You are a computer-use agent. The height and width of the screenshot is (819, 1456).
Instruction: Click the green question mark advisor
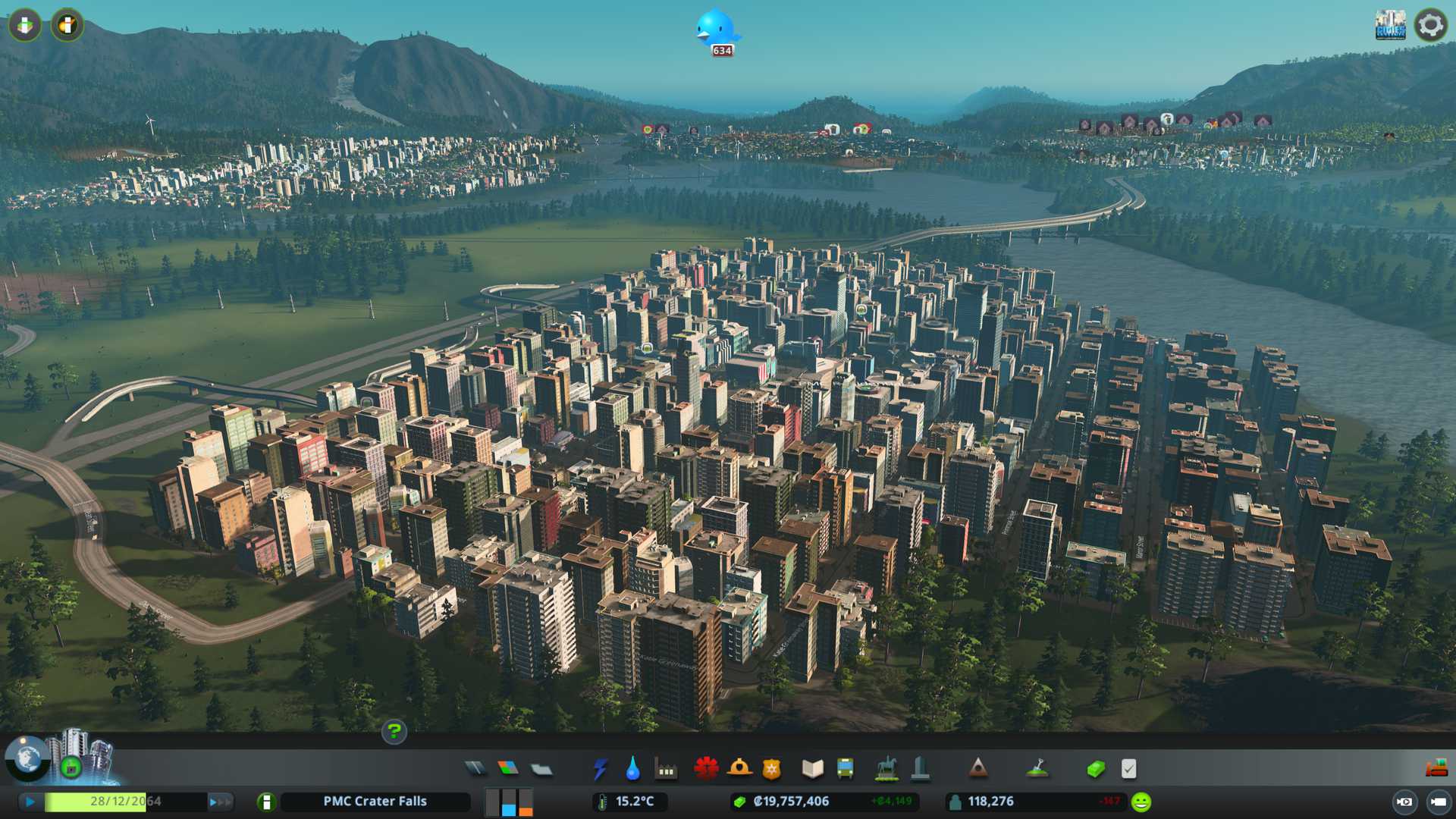click(x=394, y=732)
